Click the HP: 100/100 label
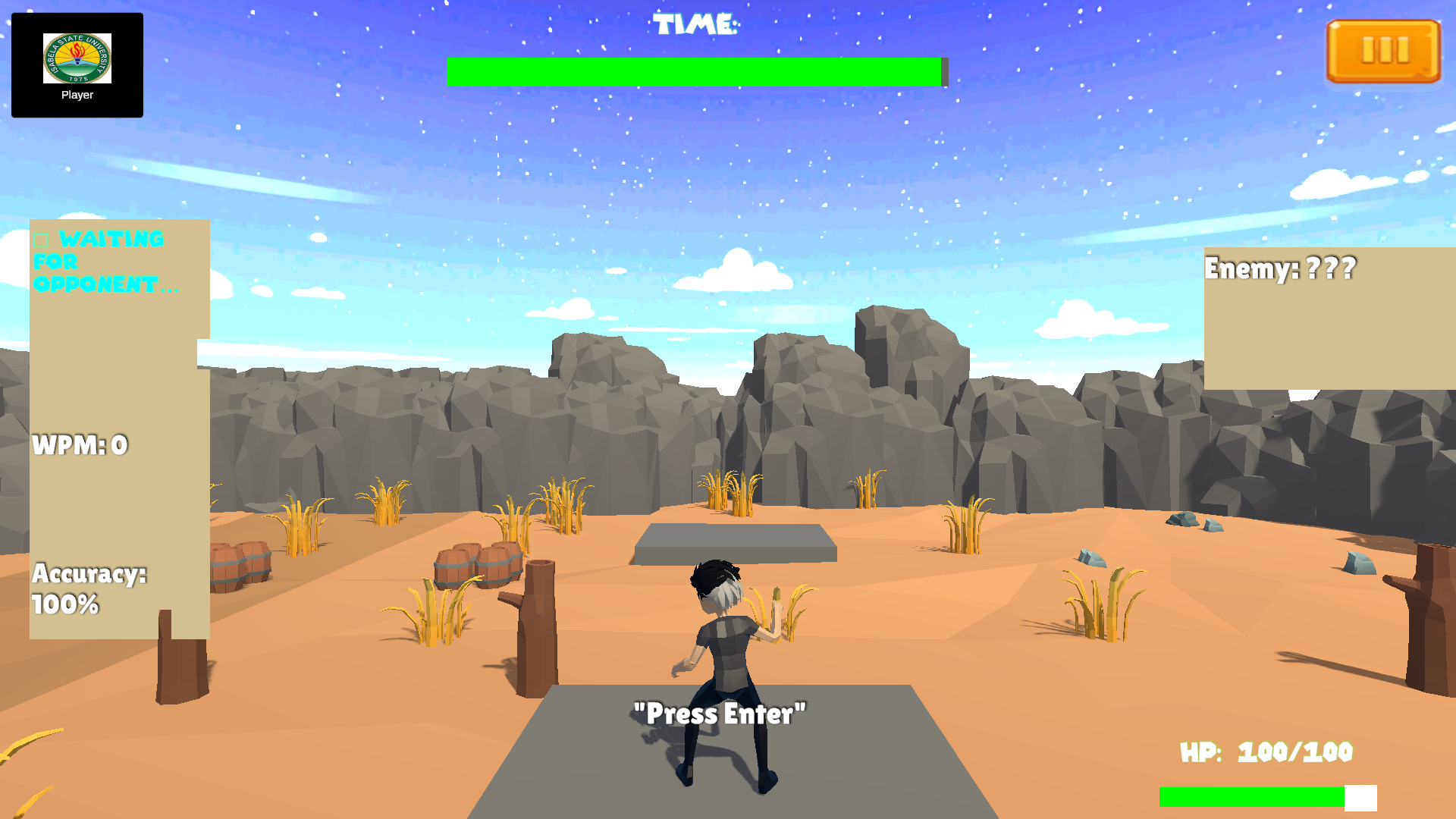1456x819 pixels. (x=1263, y=753)
